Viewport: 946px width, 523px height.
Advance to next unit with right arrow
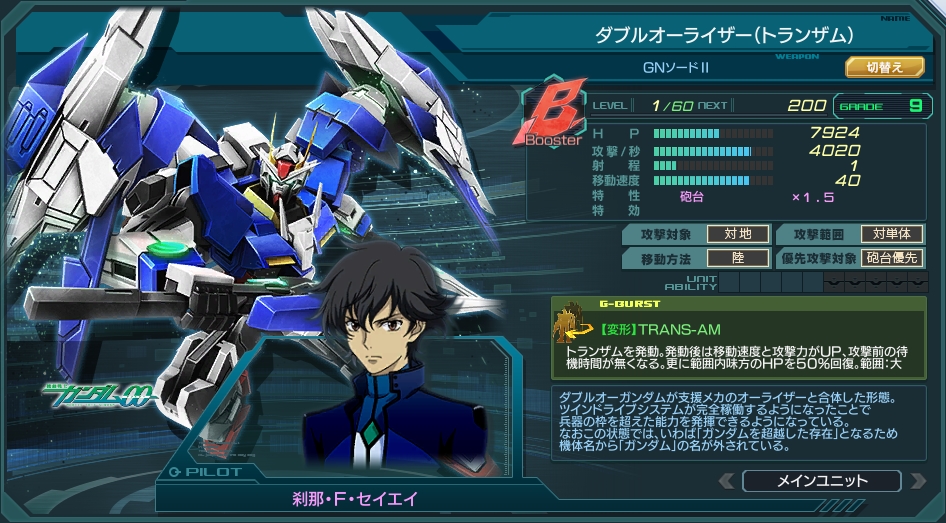point(916,481)
